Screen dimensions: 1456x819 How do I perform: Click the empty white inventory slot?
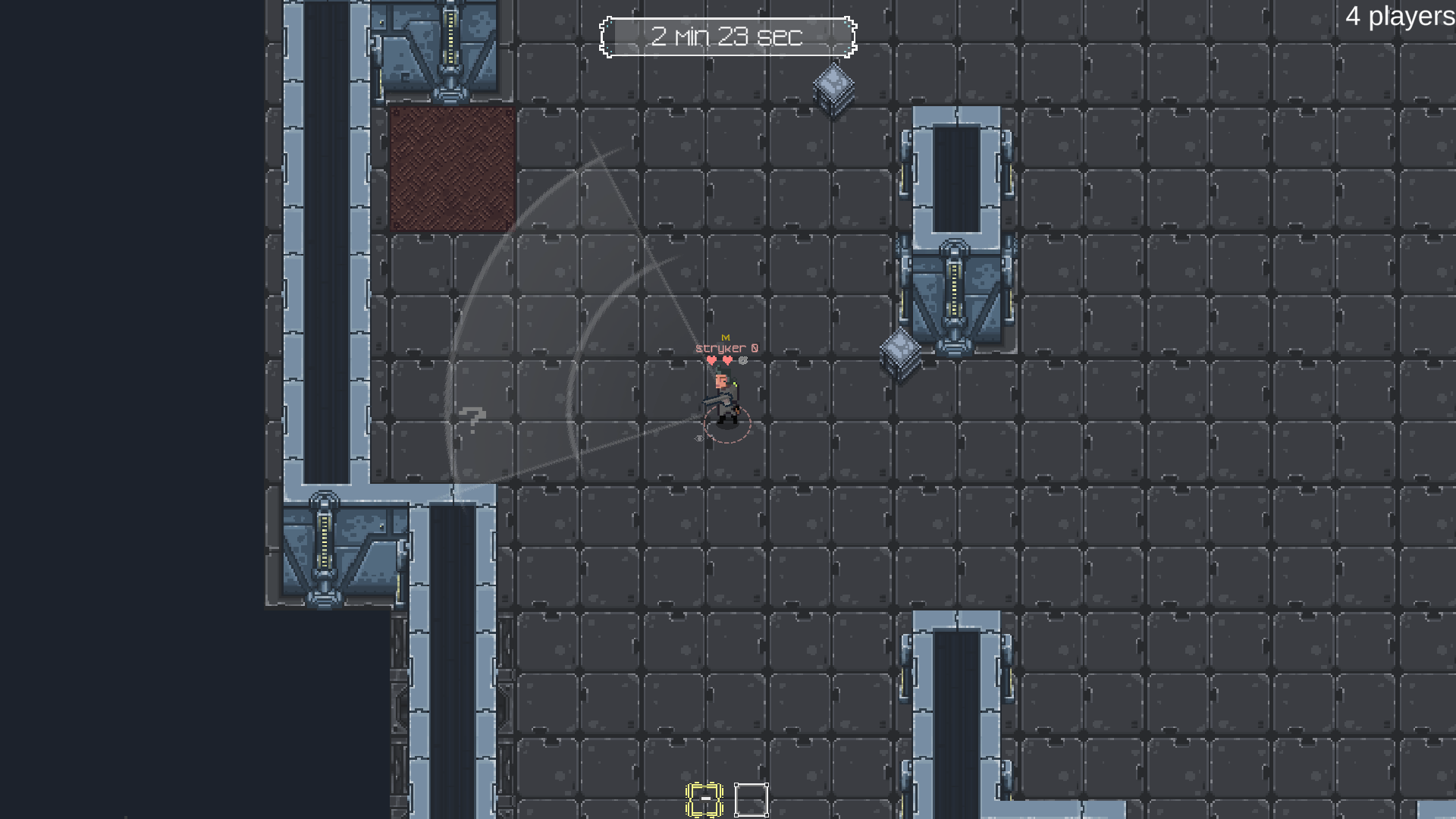tap(751, 798)
